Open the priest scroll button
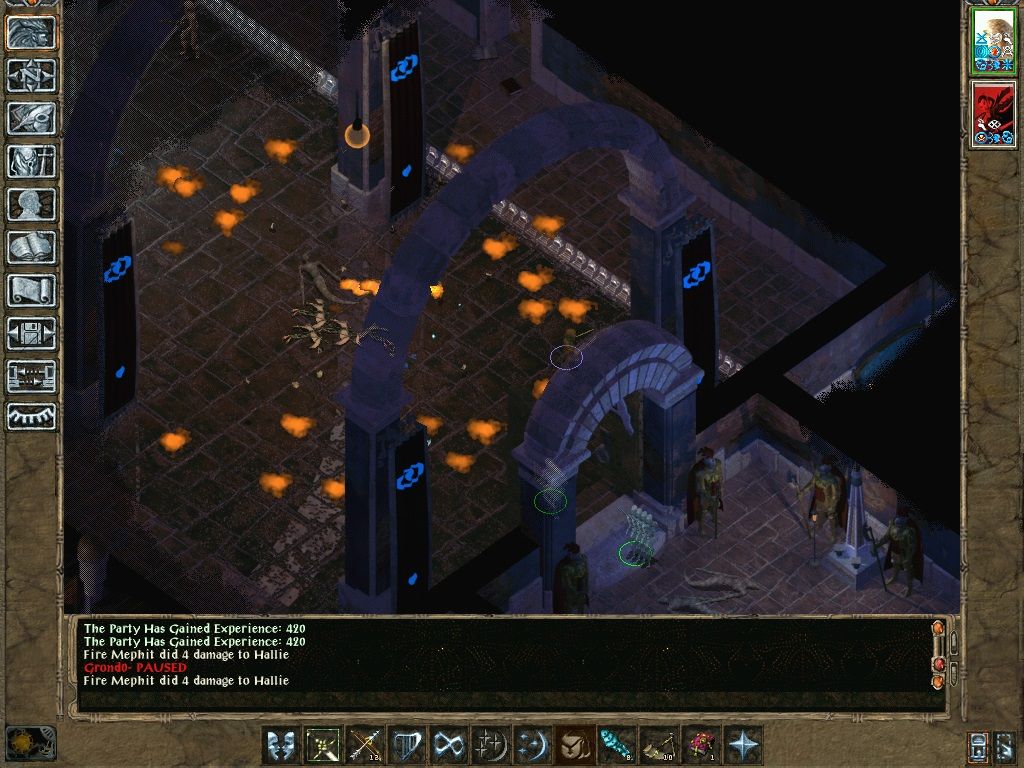Screen dimensions: 1024x768 pos(31,290)
